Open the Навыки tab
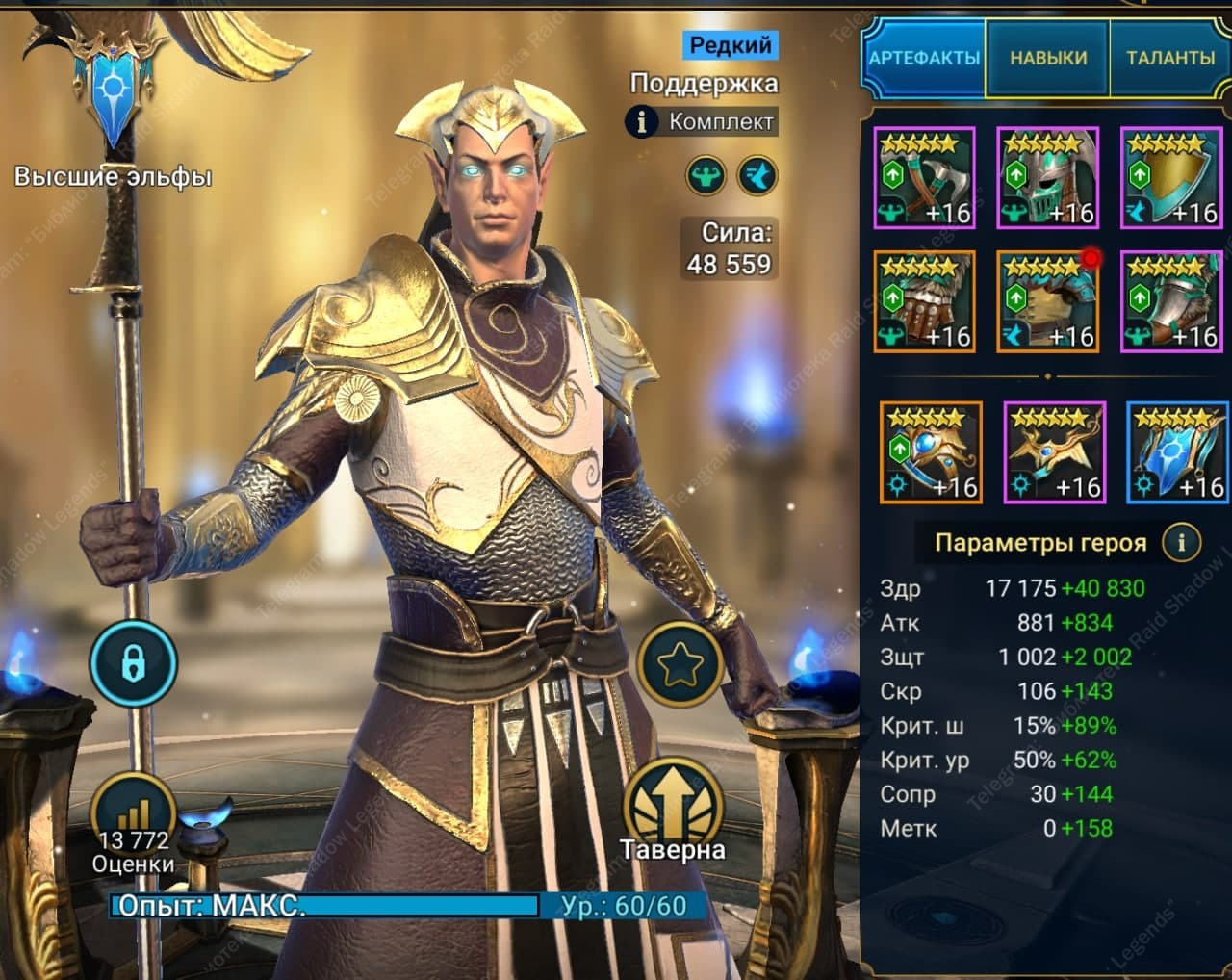1232x980 pixels. tap(1048, 58)
